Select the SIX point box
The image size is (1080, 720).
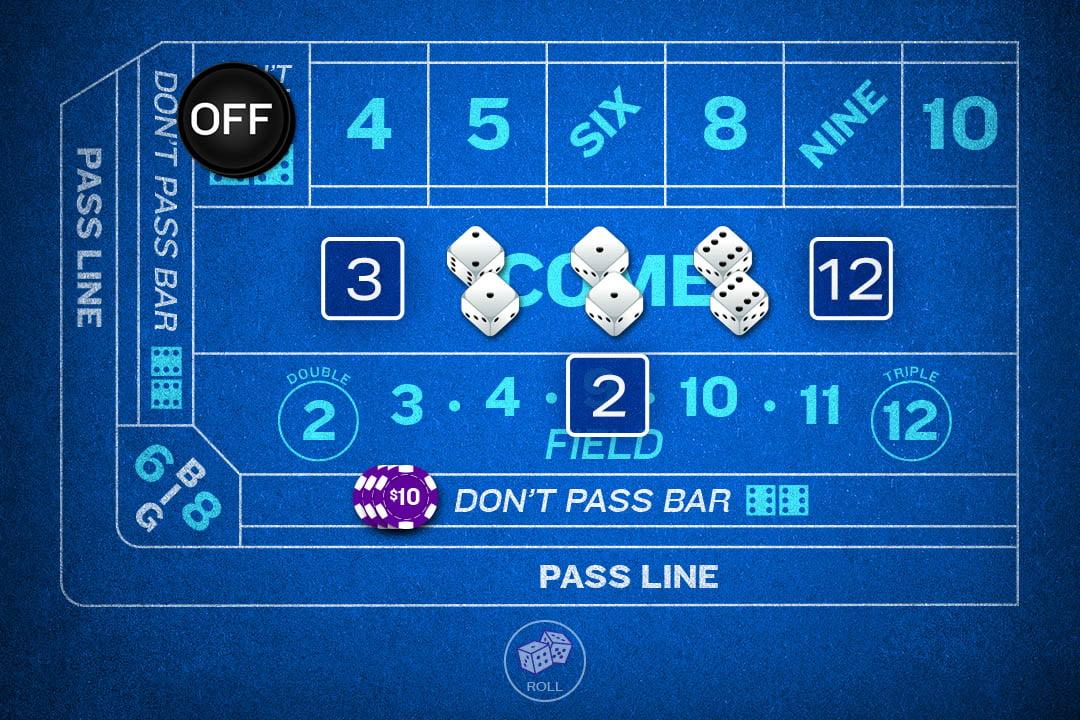[606, 125]
